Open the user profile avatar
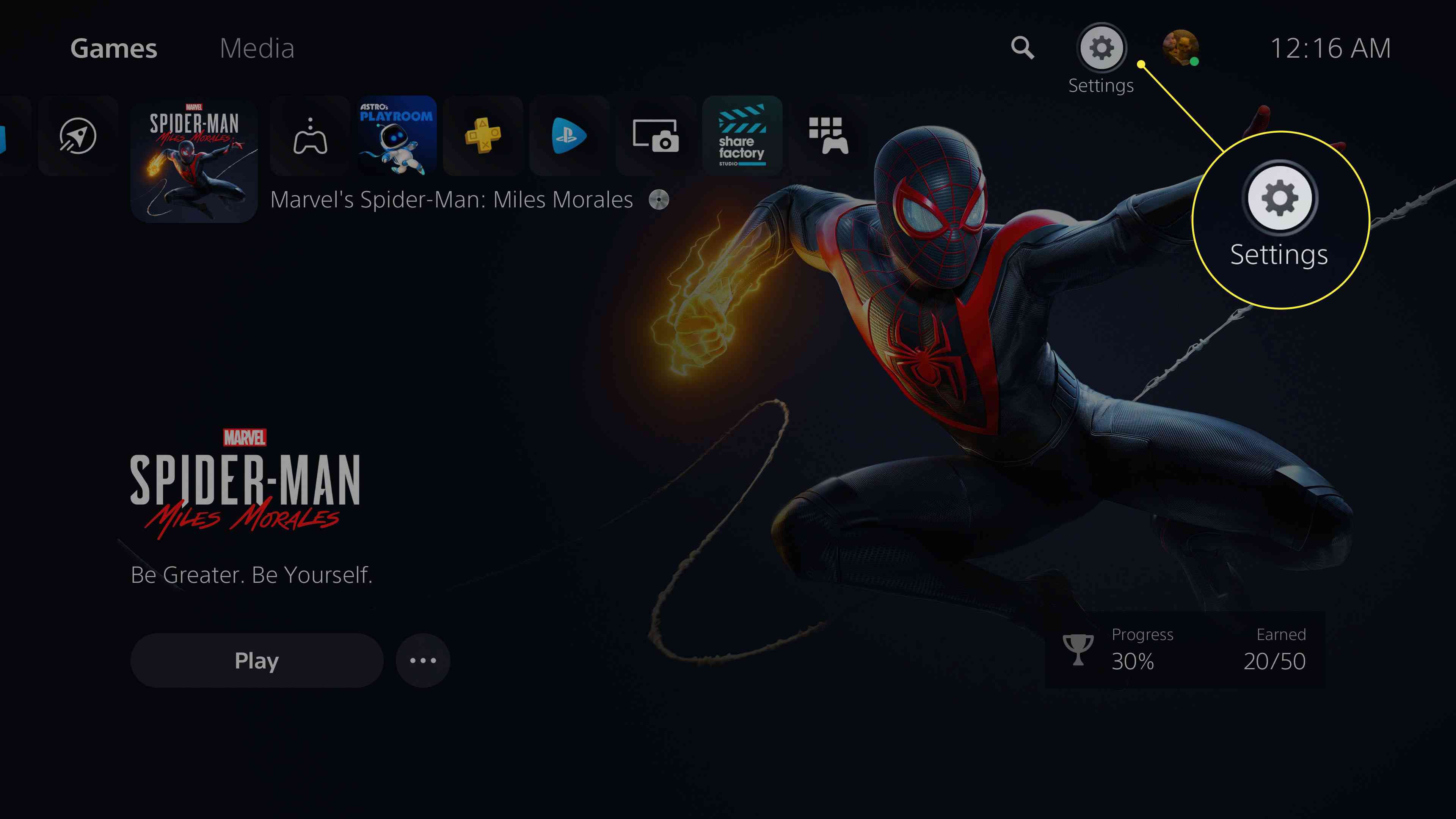 pos(1180,48)
